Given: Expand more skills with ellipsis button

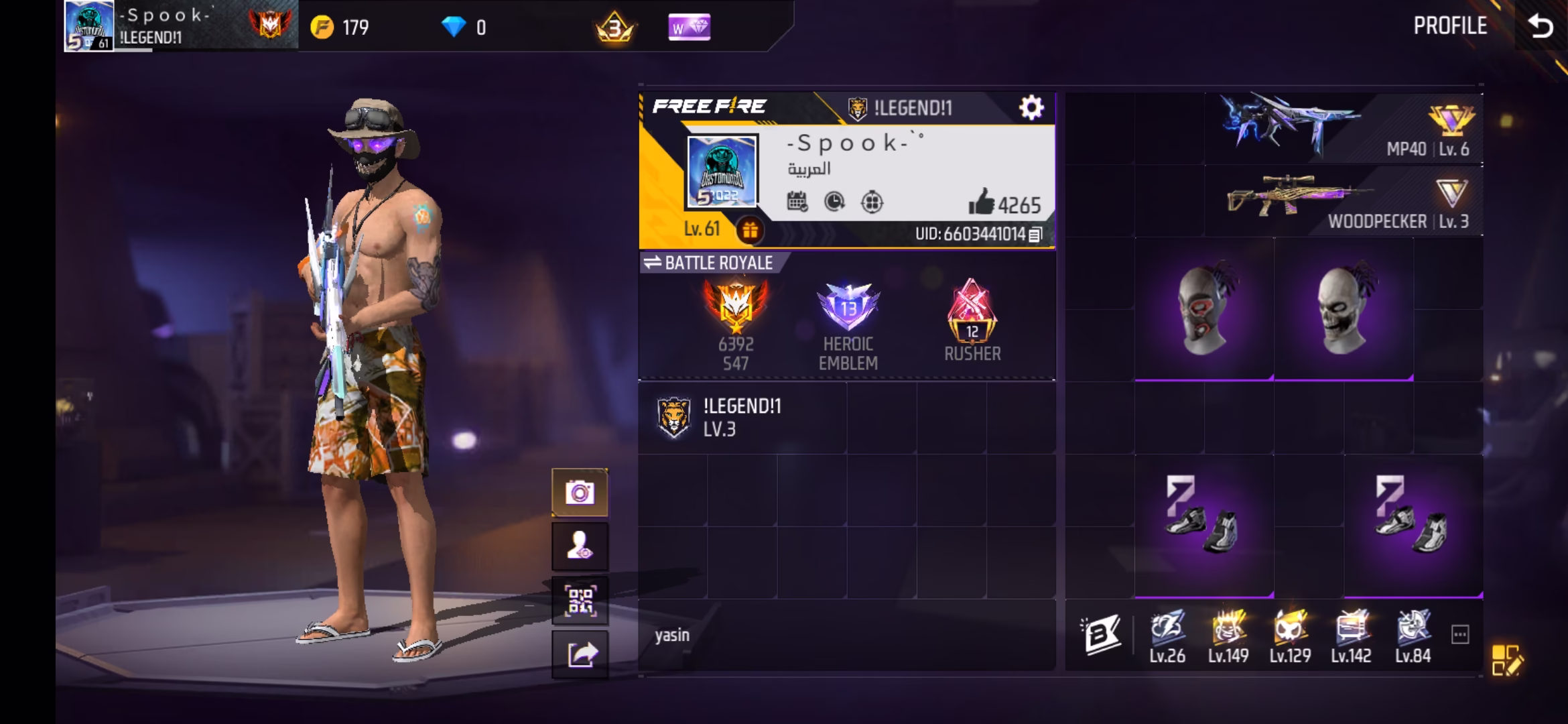Looking at the screenshot, I should coord(1460,634).
